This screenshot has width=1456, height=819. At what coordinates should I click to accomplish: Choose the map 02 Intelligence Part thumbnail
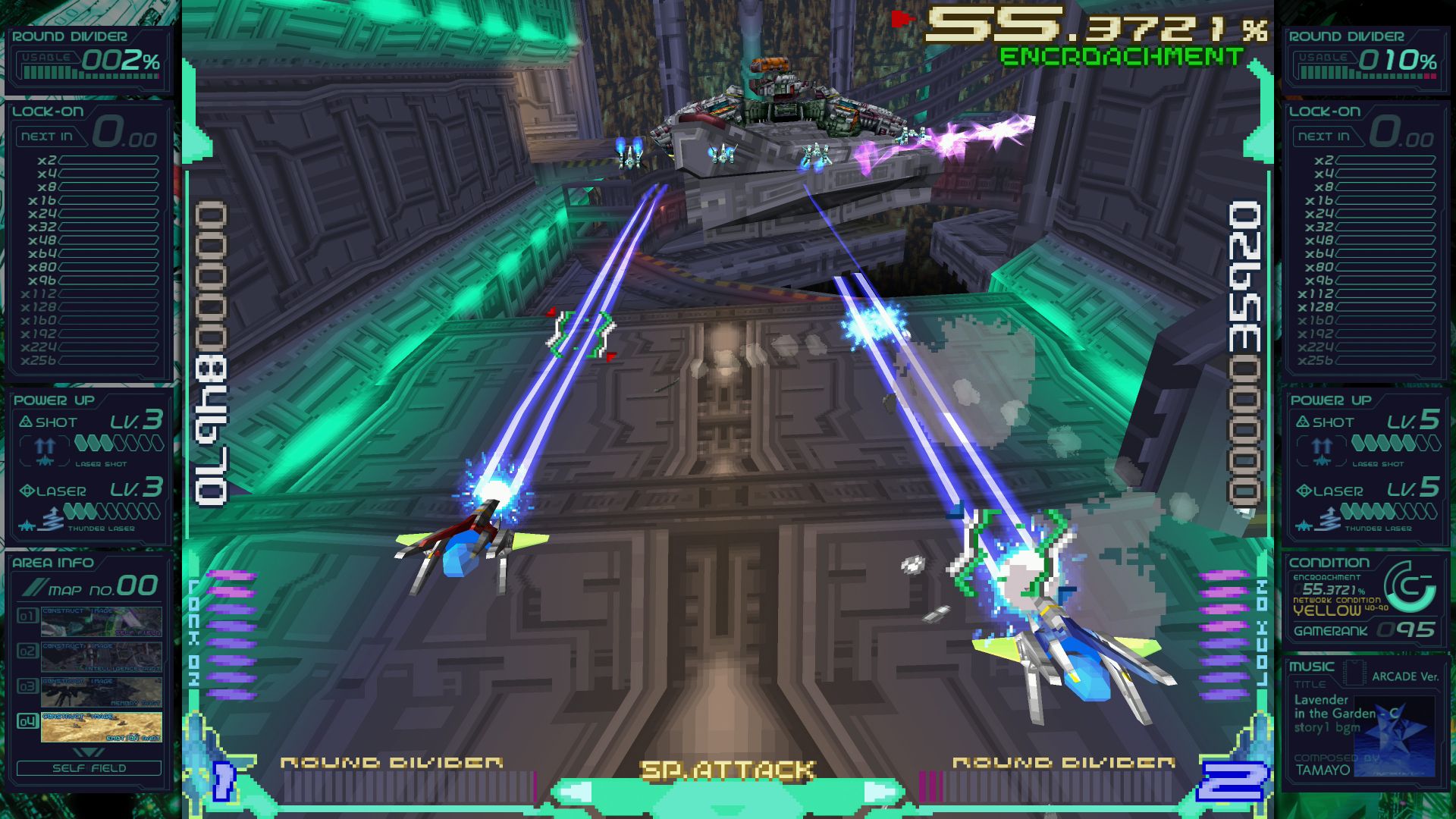tap(101, 657)
